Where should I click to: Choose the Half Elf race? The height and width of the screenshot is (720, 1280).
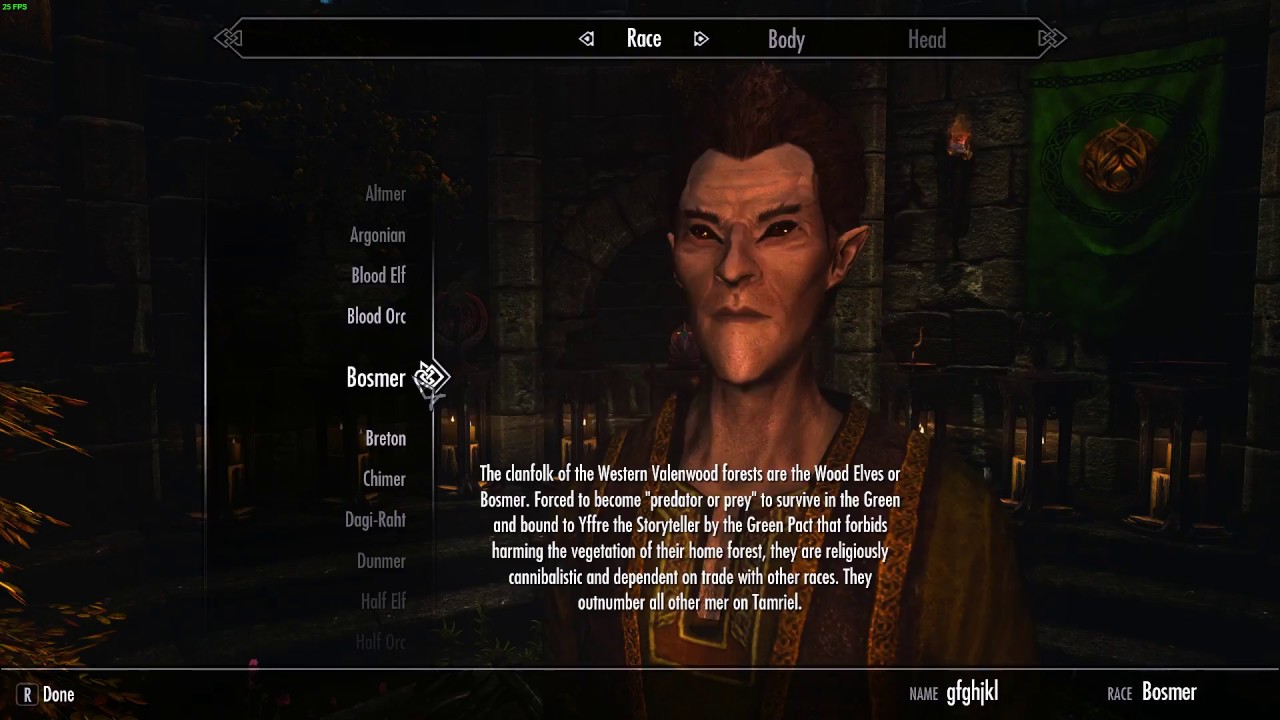coord(383,601)
